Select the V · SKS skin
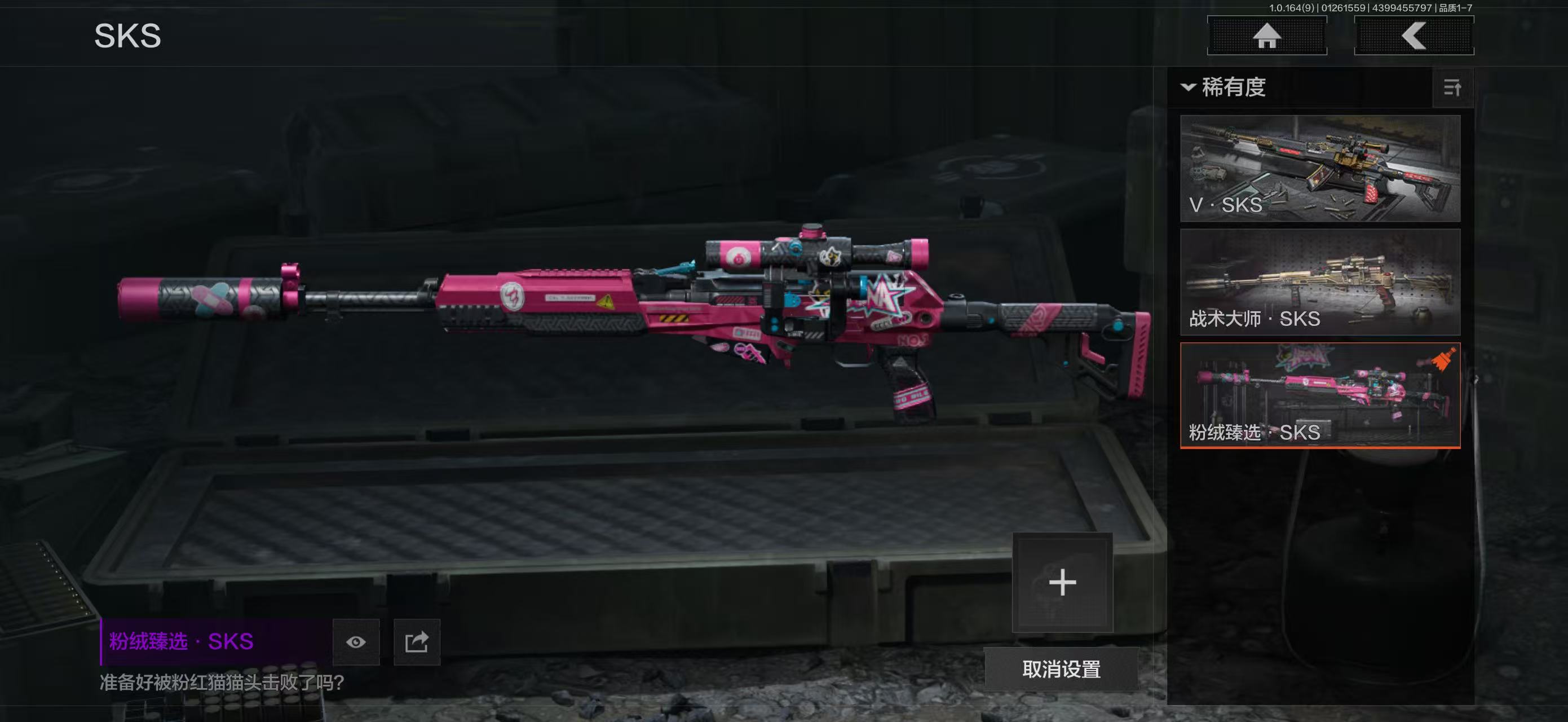Screen dimensions: 1568x722 1320,169
